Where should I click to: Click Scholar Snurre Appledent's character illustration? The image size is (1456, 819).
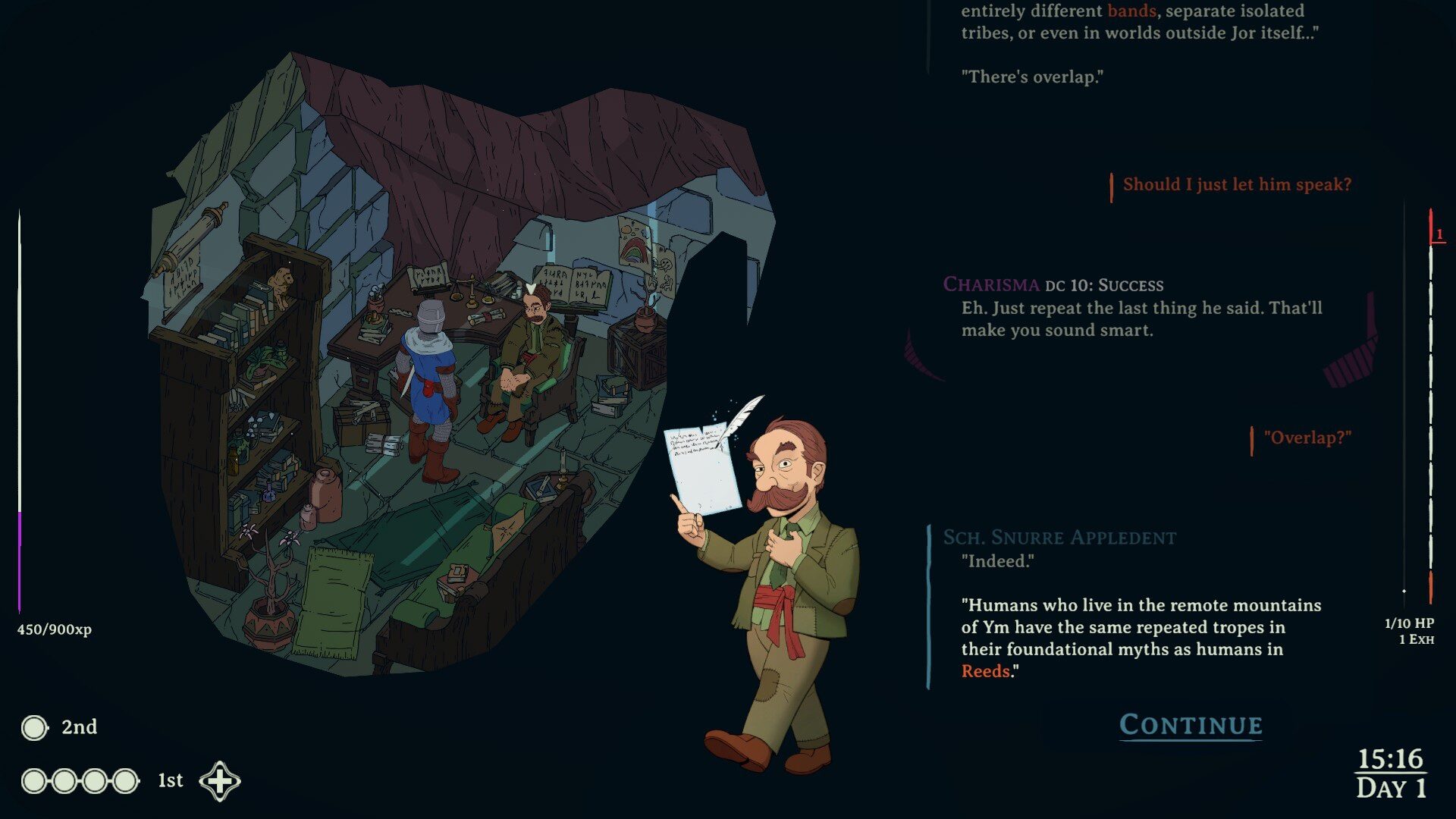[x=781, y=576]
